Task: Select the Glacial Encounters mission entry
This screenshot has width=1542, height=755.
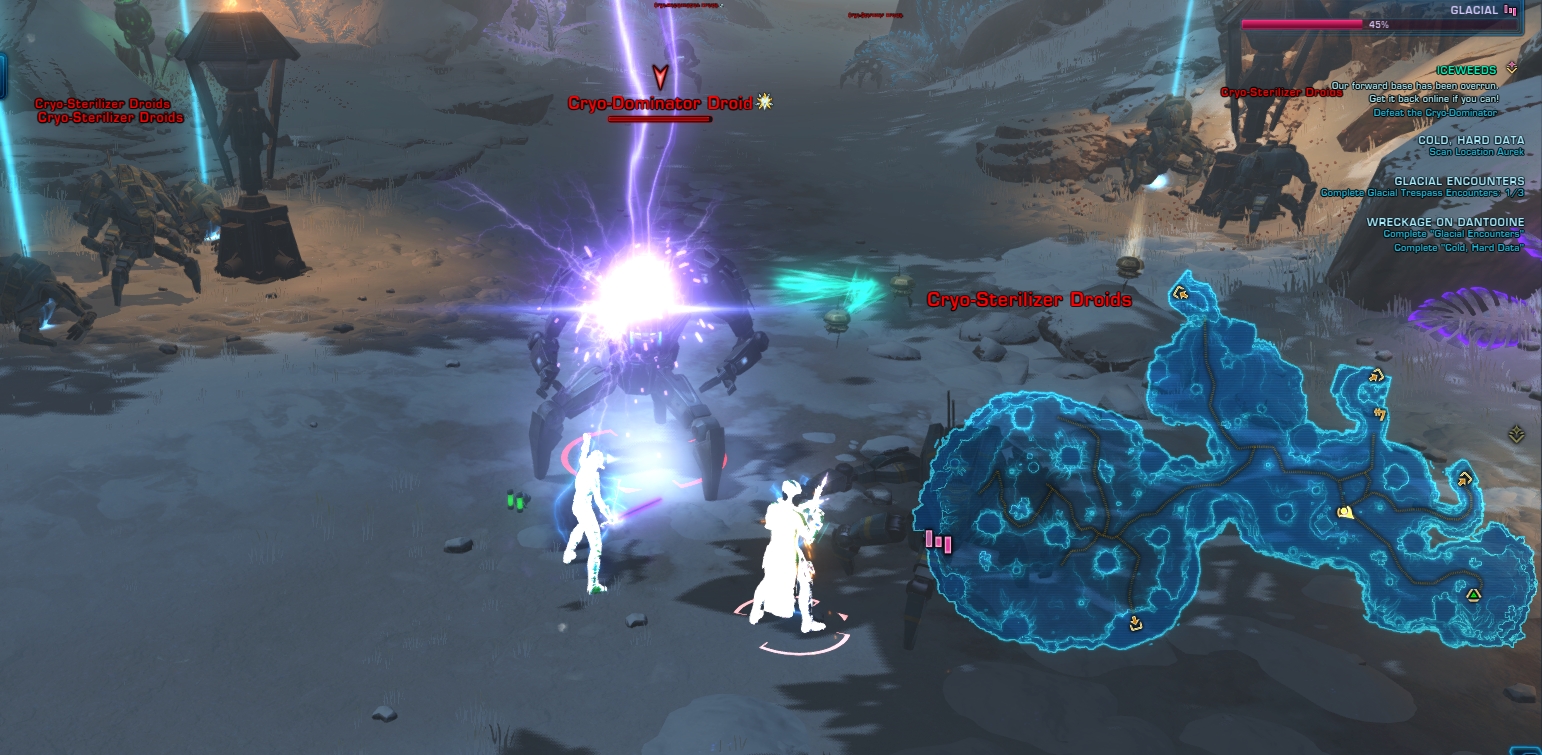Action: click(x=1459, y=181)
